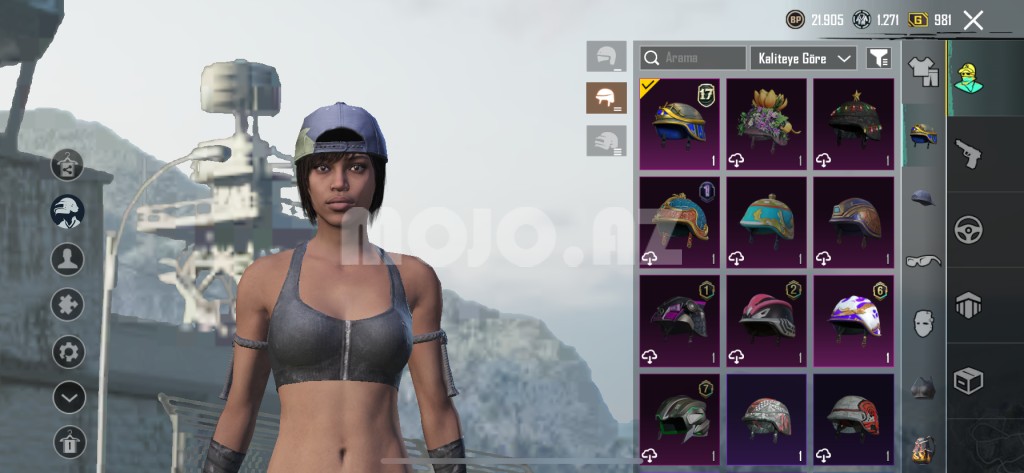Collapse the side menu with down arrow
Viewport: 1024px width, 473px height.
pyautogui.click(x=68, y=398)
